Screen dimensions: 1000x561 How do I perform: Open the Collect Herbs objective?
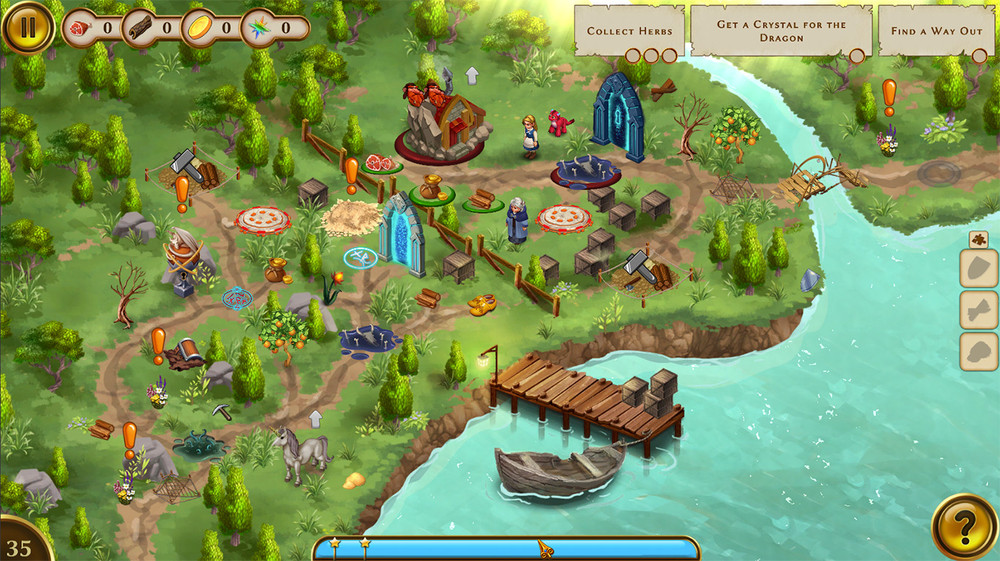coord(629,31)
